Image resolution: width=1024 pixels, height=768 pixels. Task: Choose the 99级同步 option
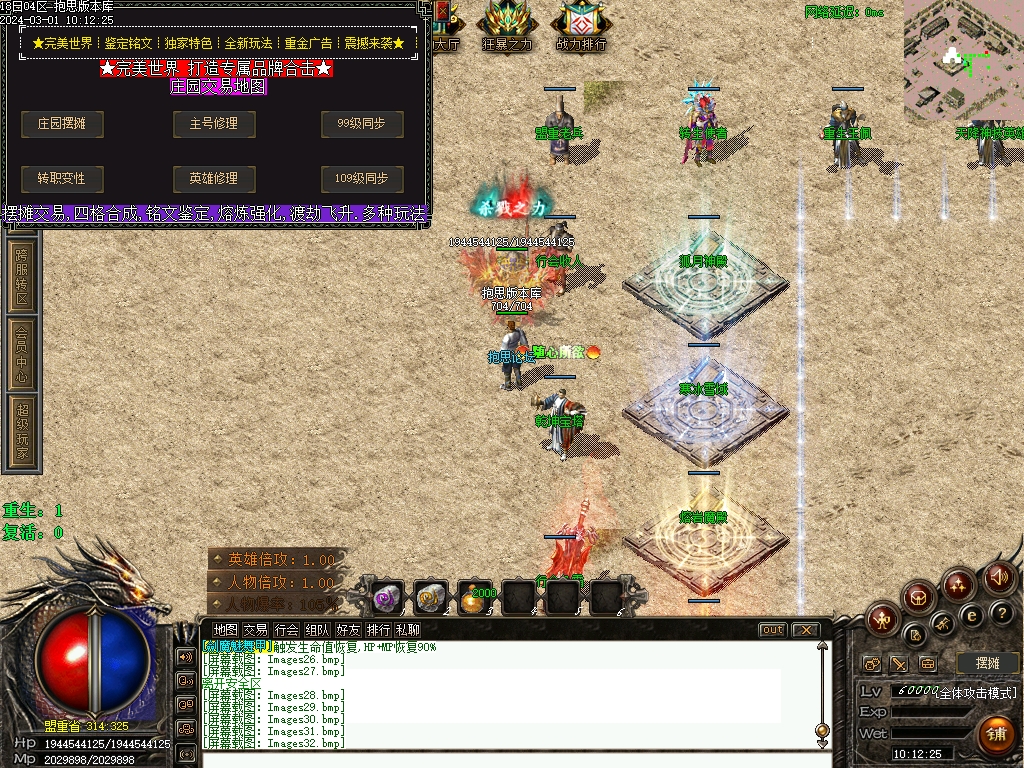coord(362,124)
